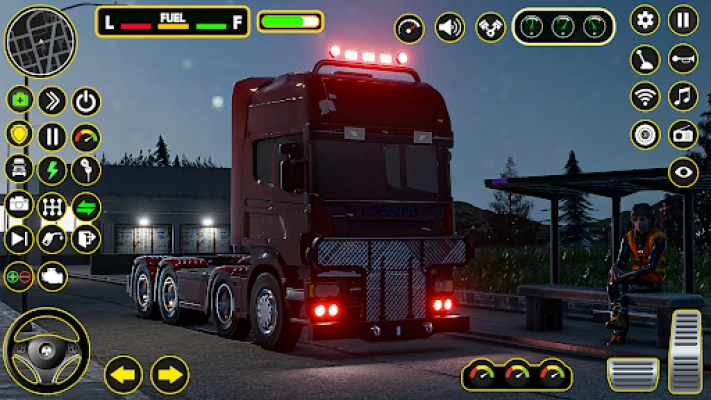This screenshot has height=400, width=711.
Task: Click the wifi signal icon
Action: click(x=645, y=96)
